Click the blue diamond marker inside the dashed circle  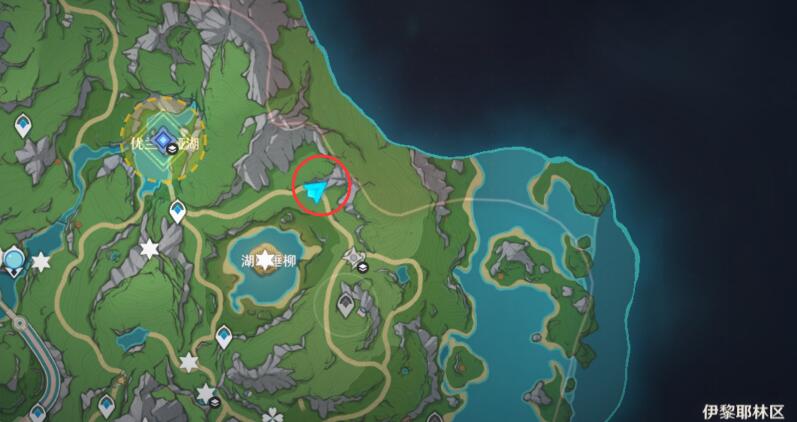pyautogui.click(x=163, y=142)
